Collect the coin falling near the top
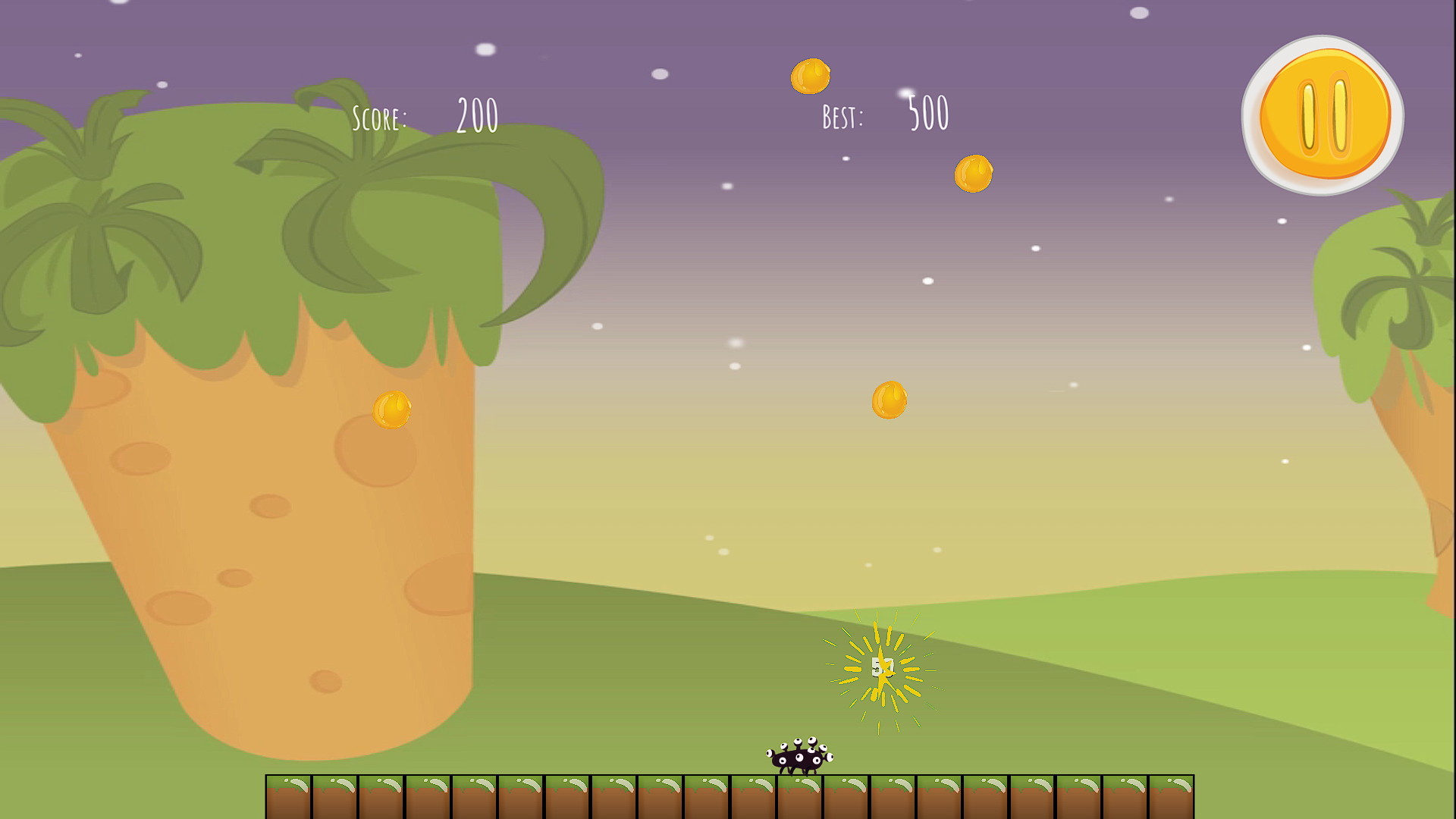The height and width of the screenshot is (819, 1456). pyautogui.click(x=811, y=77)
